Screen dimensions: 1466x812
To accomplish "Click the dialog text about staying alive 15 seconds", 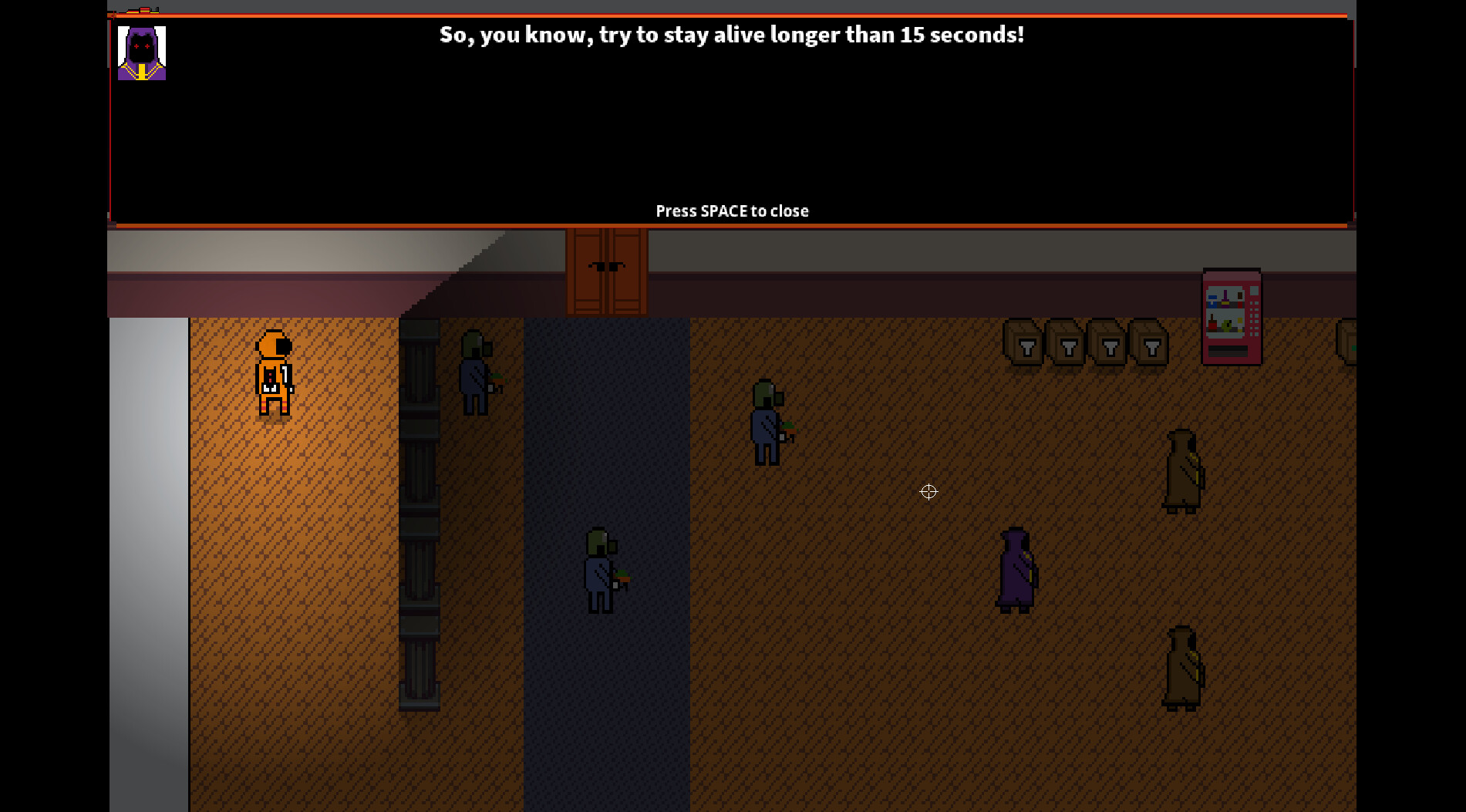I will click(x=731, y=34).
